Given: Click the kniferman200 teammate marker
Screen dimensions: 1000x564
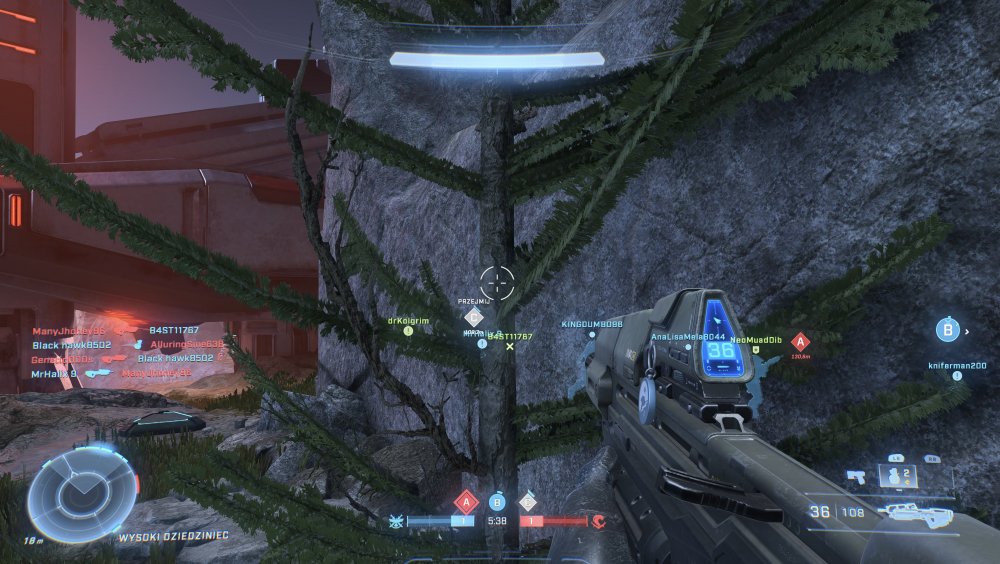Looking at the screenshot, I should tap(956, 366).
